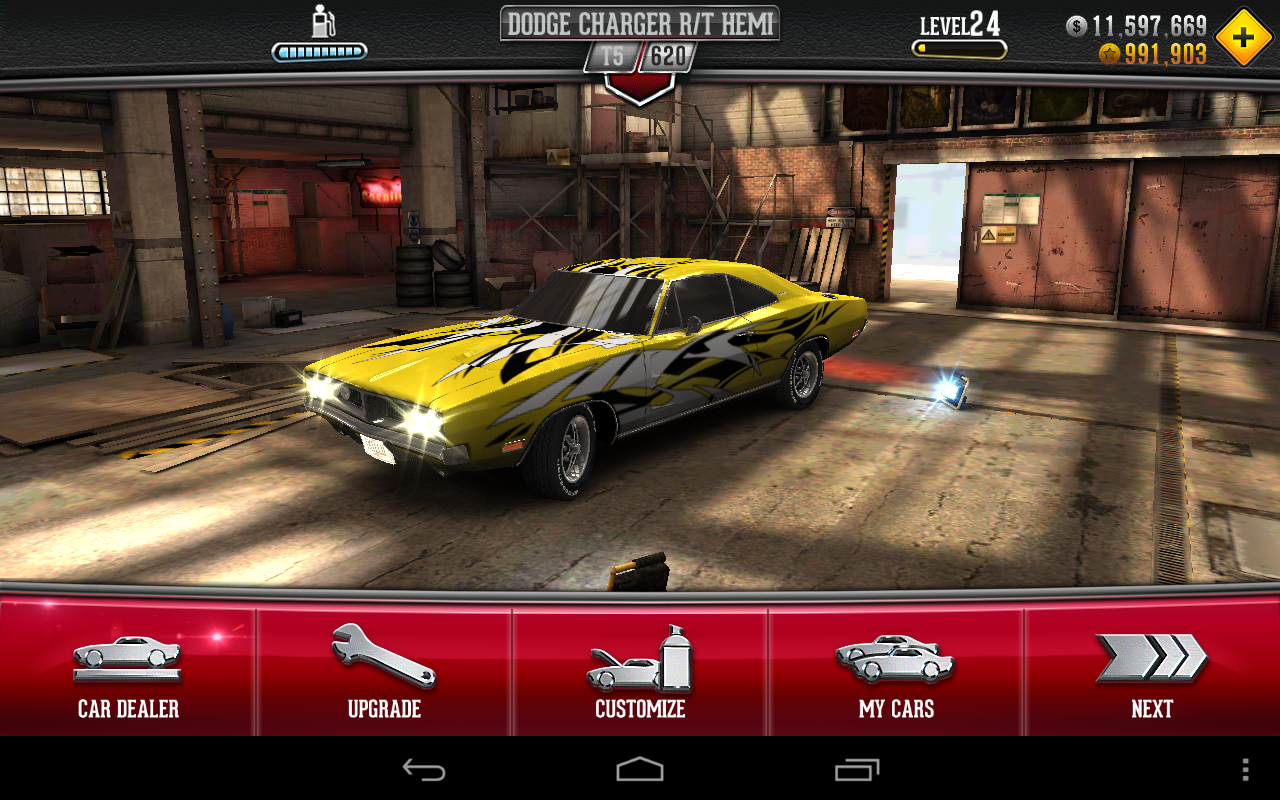Go back with Android back arrow
Viewport: 1280px width, 800px height.
423,769
